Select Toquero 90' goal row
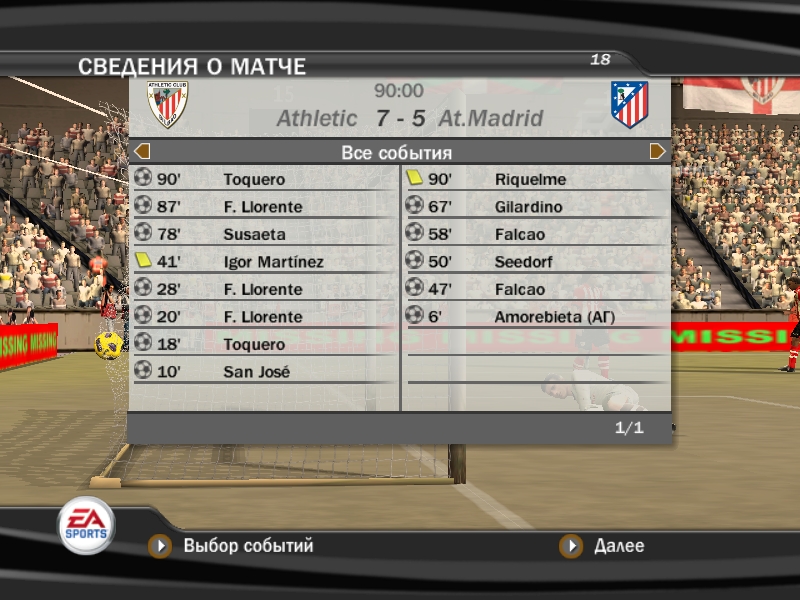Screen dimensions: 800x600 (x=265, y=180)
